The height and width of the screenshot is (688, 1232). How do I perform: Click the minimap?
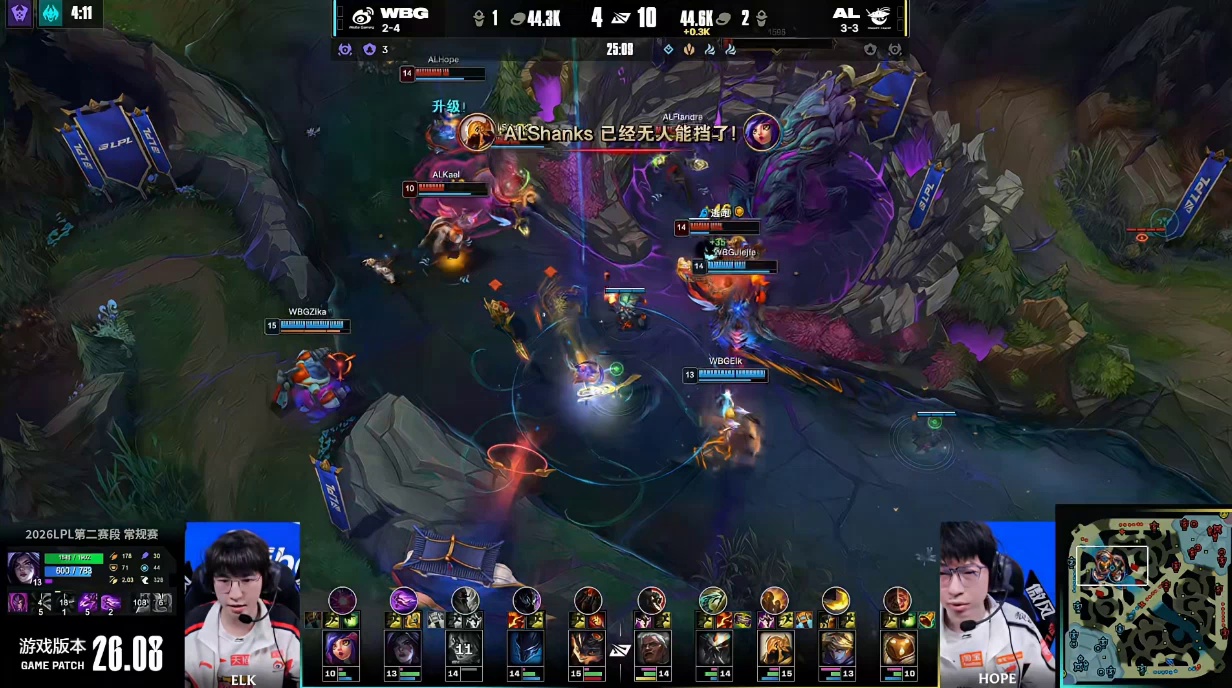1143,595
